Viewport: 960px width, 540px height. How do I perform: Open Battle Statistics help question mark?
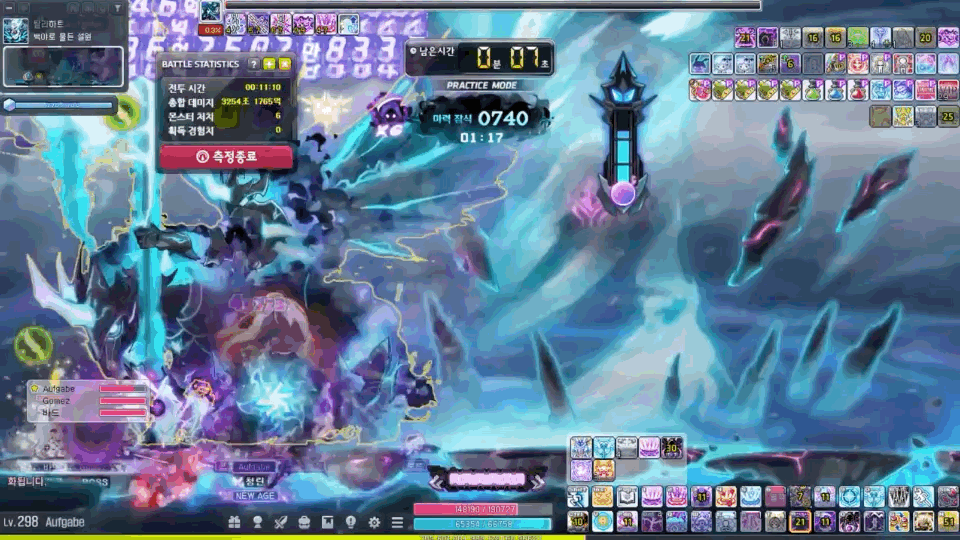pyautogui.click(x=254, y=64)
